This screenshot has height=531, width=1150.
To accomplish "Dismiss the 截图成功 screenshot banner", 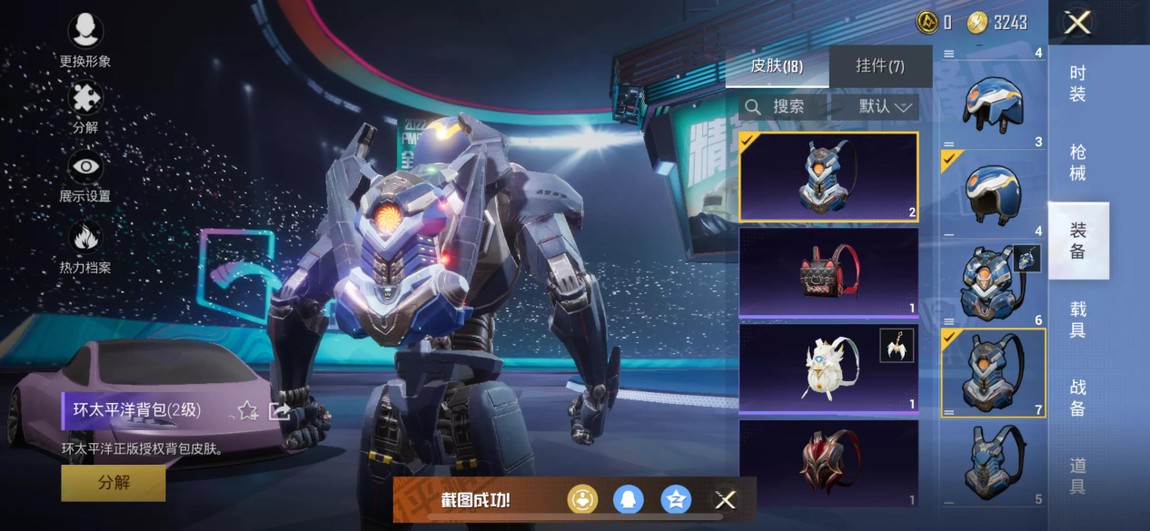I will (x=726, y=499).
